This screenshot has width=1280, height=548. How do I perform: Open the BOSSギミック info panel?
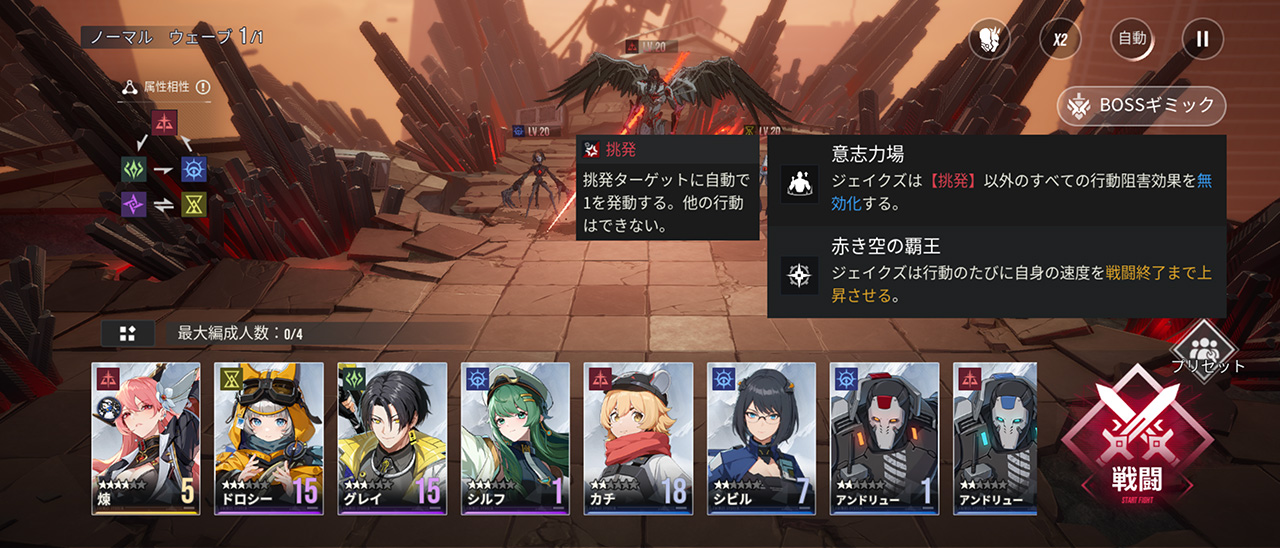tap(1142, 104)
